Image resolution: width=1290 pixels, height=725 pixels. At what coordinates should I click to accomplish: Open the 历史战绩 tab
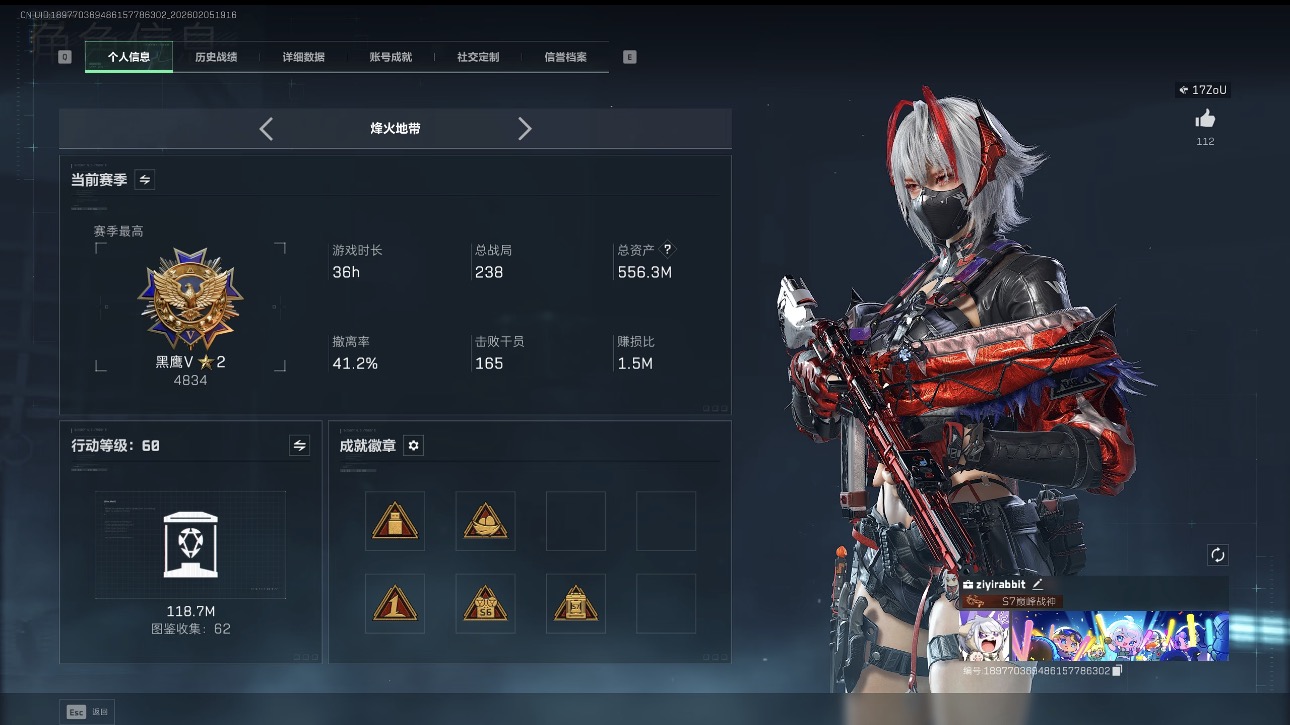pos(219,57)
